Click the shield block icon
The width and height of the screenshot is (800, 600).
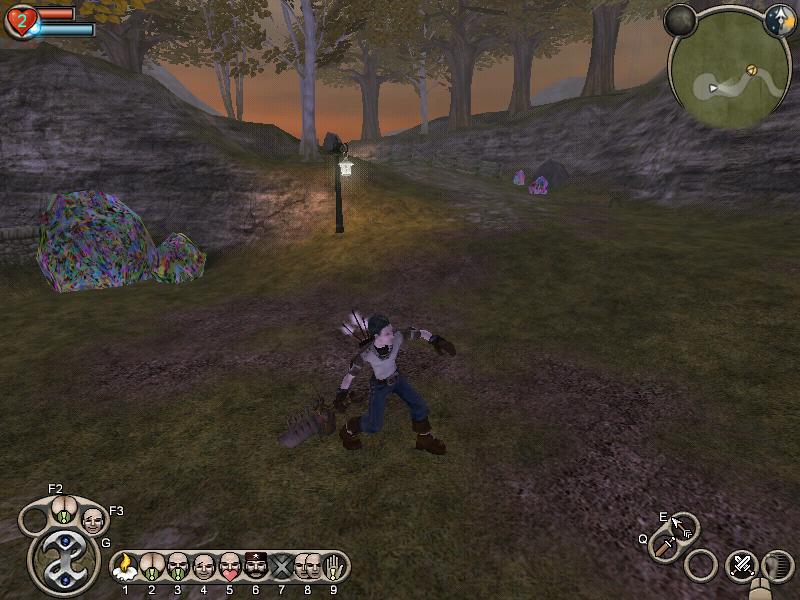point(774,565)
